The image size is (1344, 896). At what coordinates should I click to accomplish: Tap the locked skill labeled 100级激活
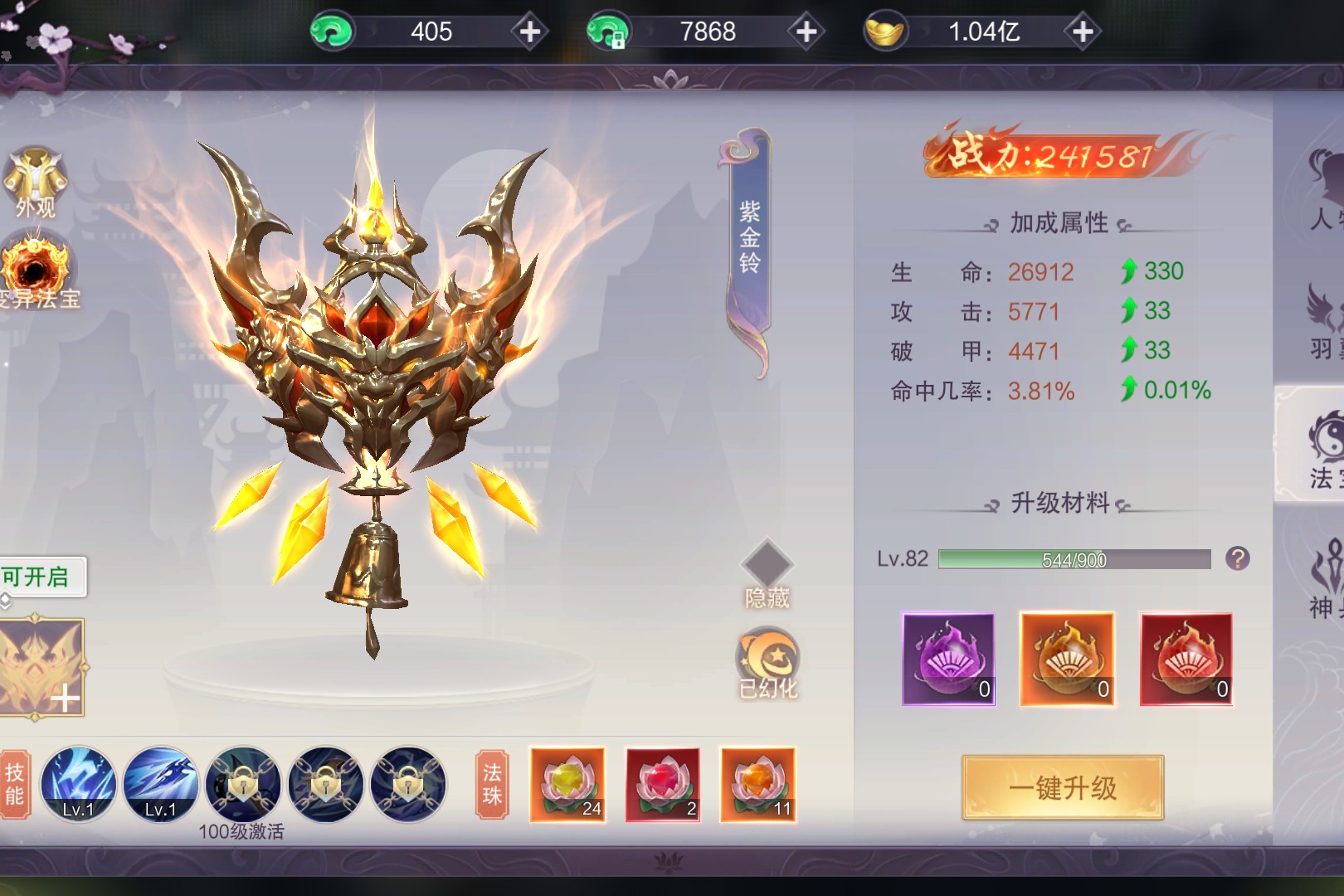242,784
